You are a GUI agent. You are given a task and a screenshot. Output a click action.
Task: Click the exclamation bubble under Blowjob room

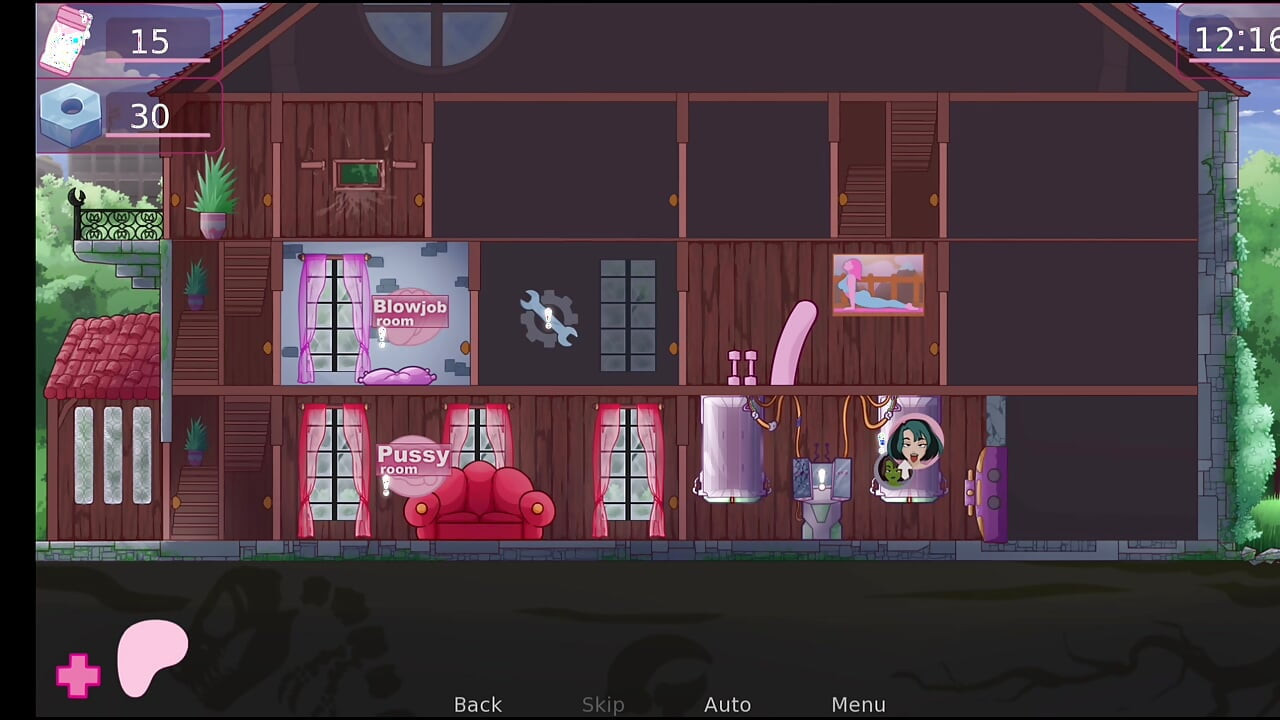click(x=383, y=337)
